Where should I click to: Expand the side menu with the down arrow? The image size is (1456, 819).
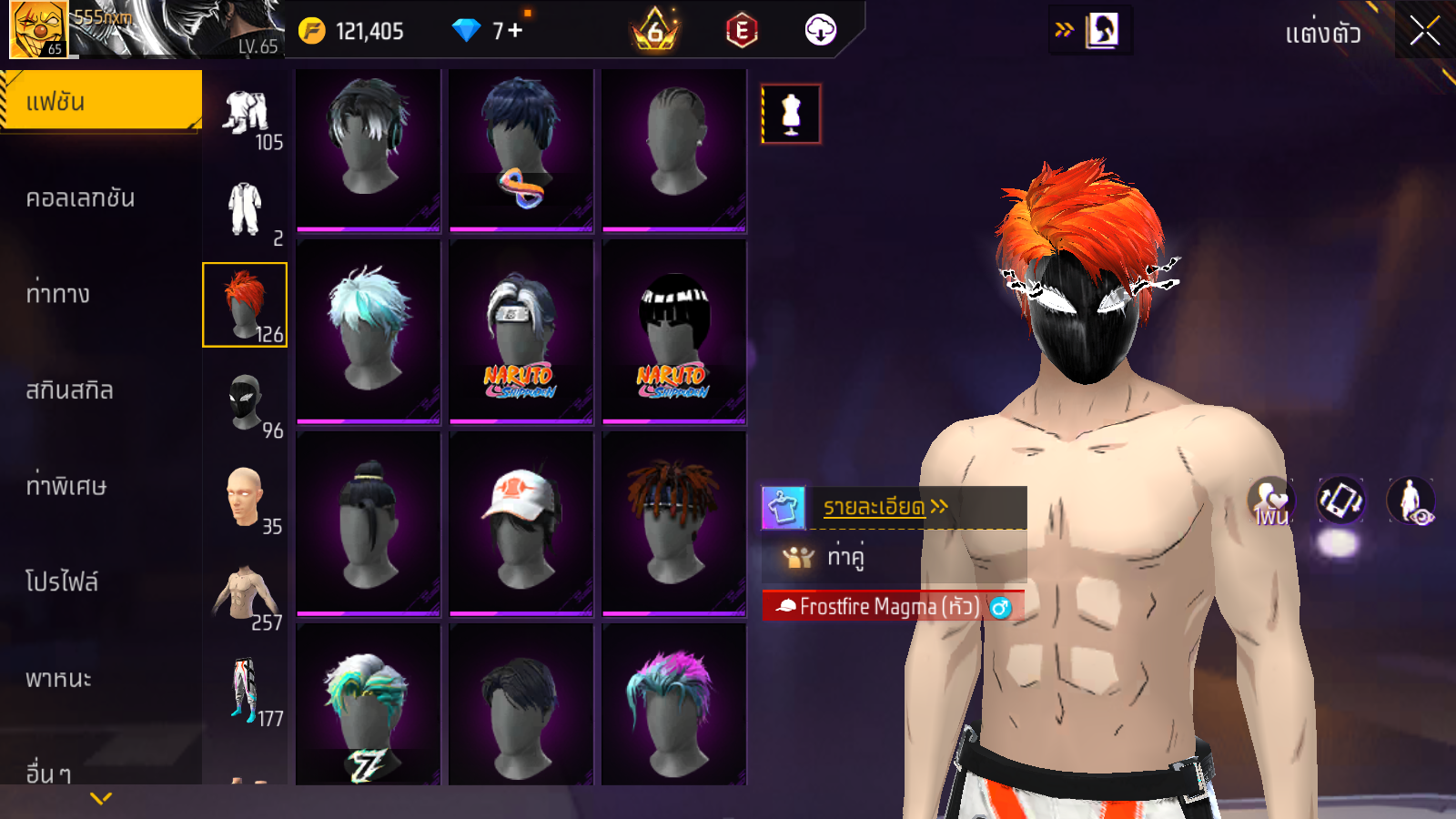click(x=101, y=798)
